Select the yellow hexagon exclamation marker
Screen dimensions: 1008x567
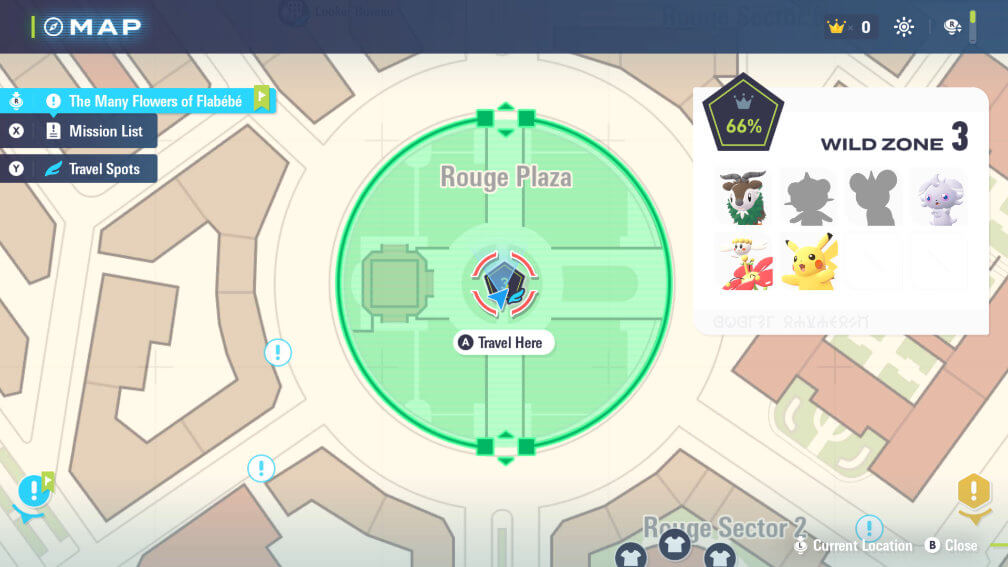tap(973, 492)
